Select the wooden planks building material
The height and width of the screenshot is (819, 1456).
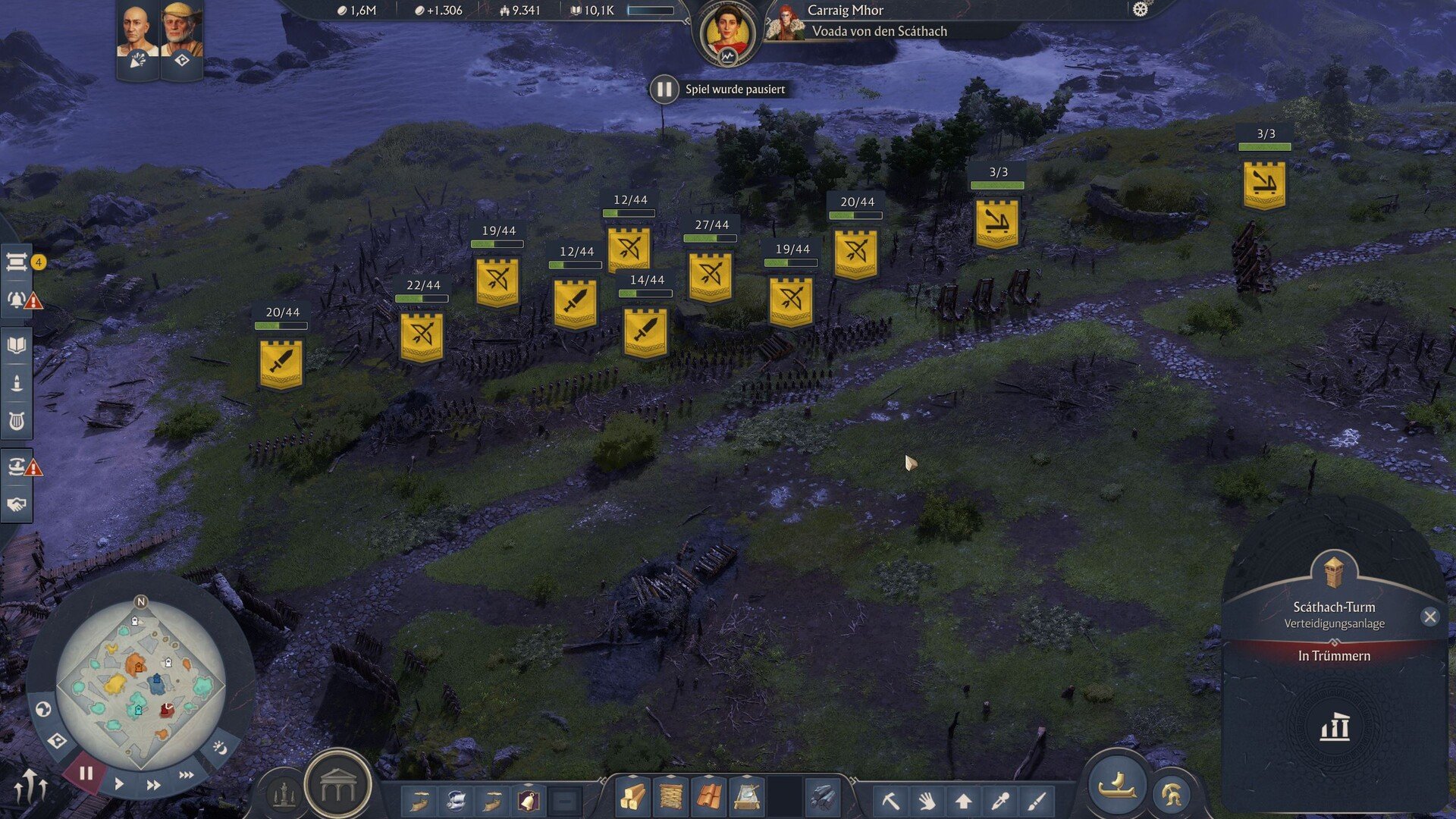point(671,798)
